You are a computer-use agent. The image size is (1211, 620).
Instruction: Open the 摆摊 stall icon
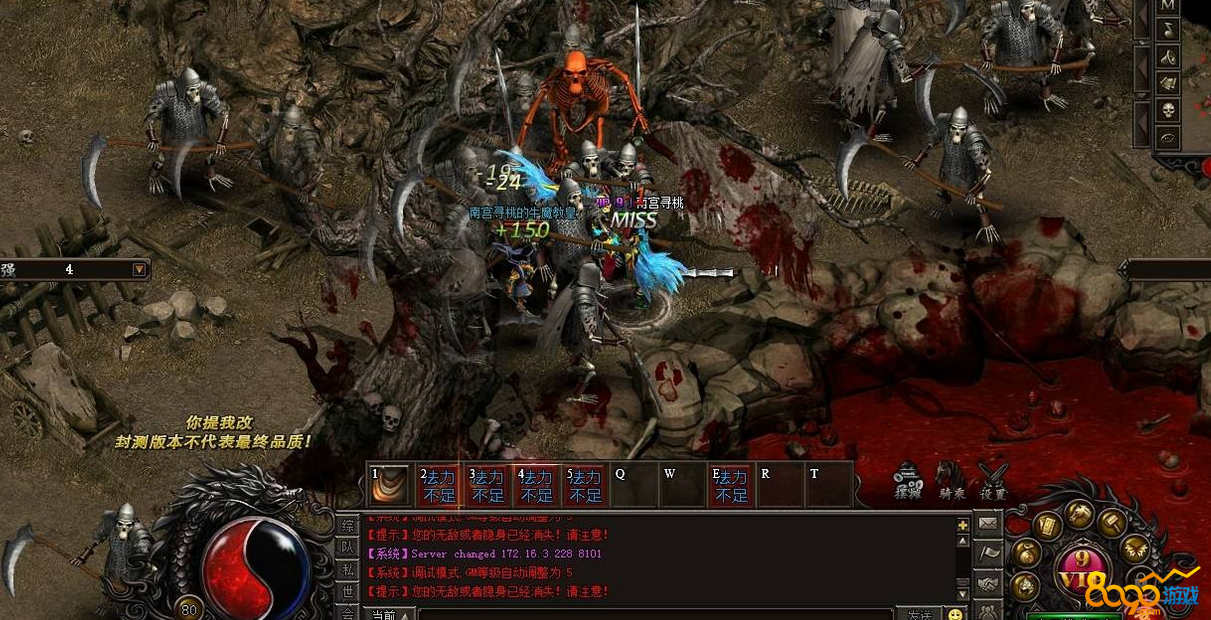pyautogui.click(x=907, y=480)
